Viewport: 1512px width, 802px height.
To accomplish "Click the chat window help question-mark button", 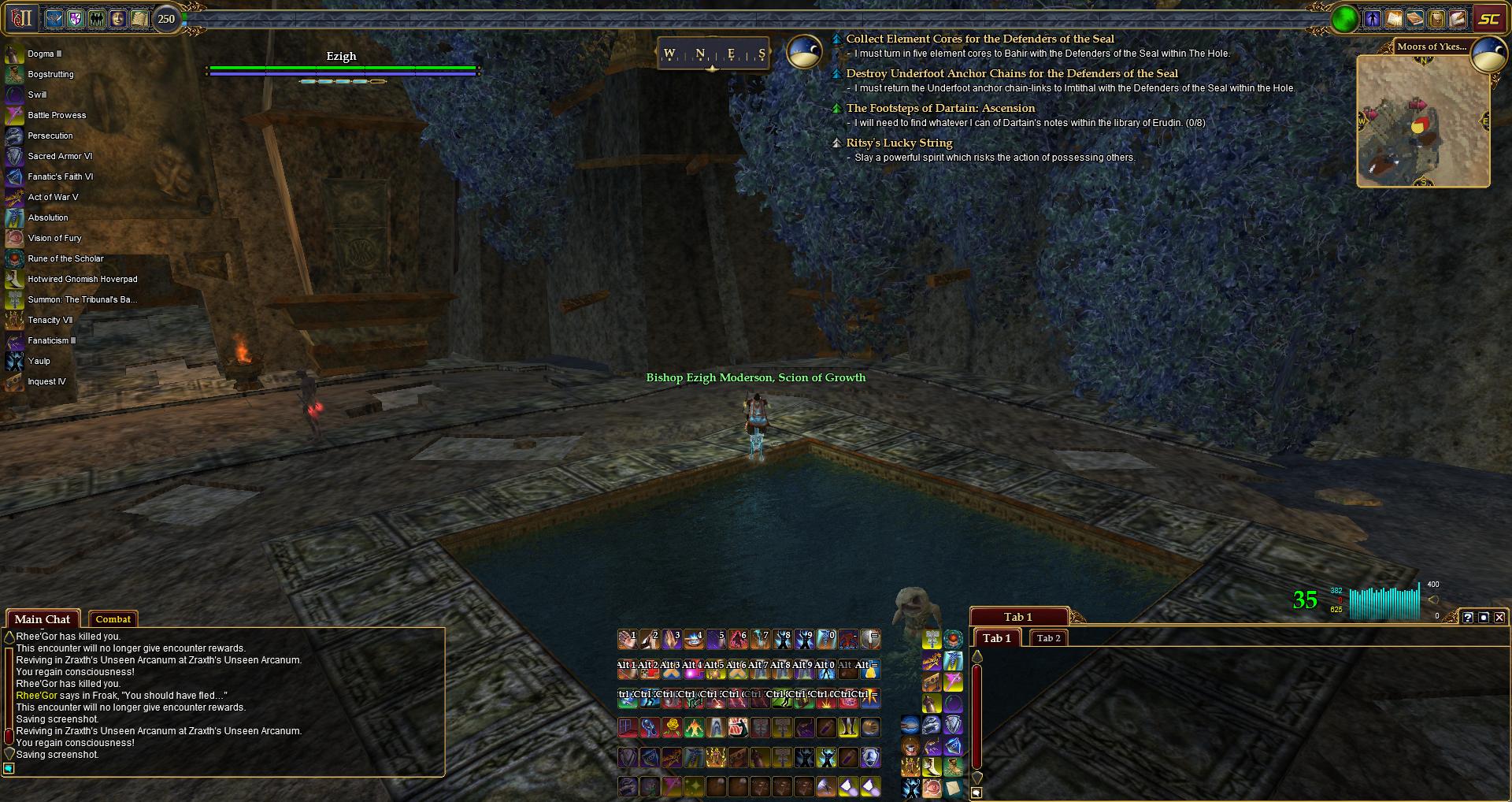I will 1468,618.
